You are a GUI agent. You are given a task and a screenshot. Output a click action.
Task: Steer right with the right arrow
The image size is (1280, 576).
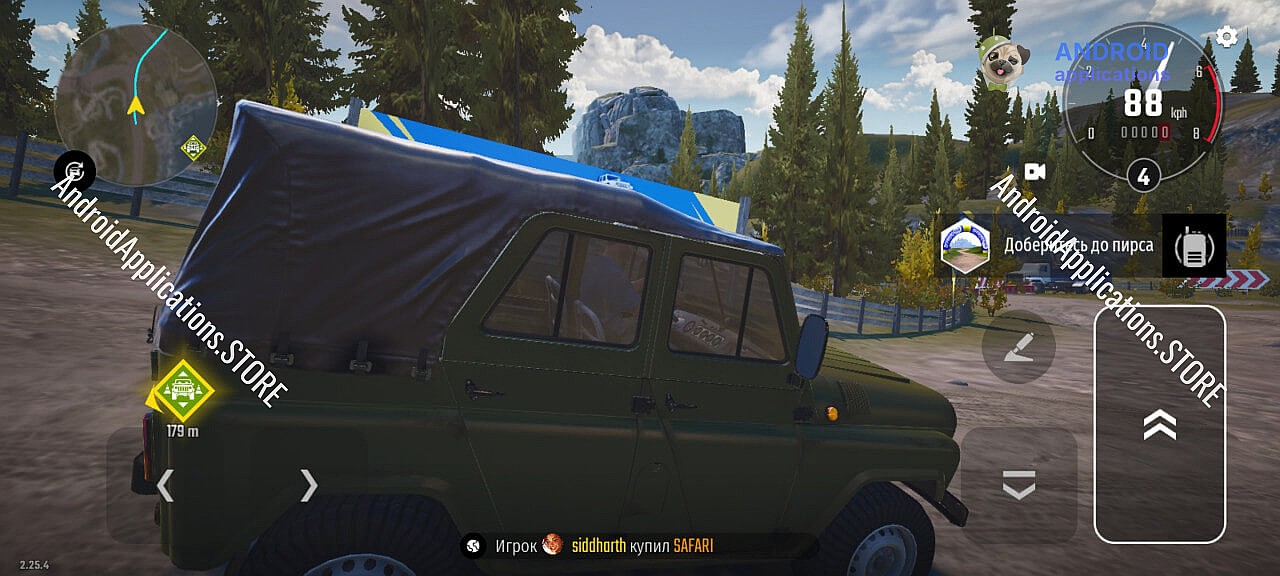309,485
